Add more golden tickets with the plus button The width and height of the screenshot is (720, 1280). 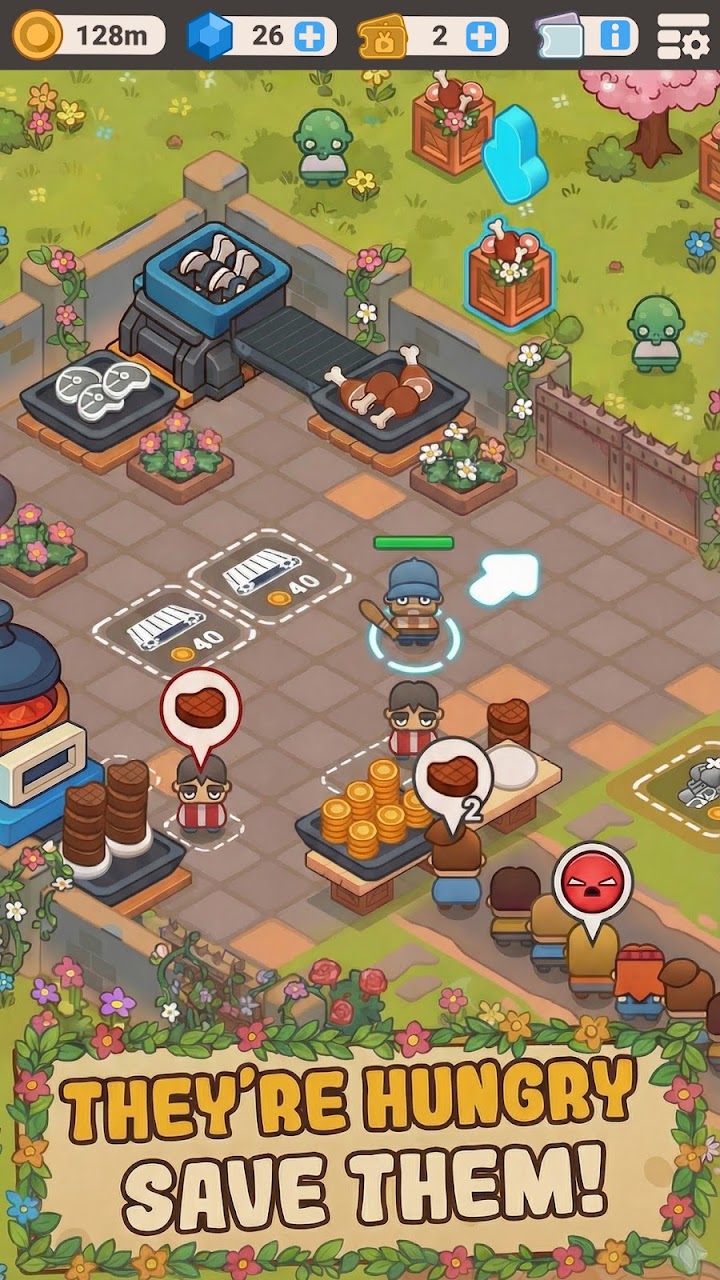pyautogui.click(x=481, y=37)
